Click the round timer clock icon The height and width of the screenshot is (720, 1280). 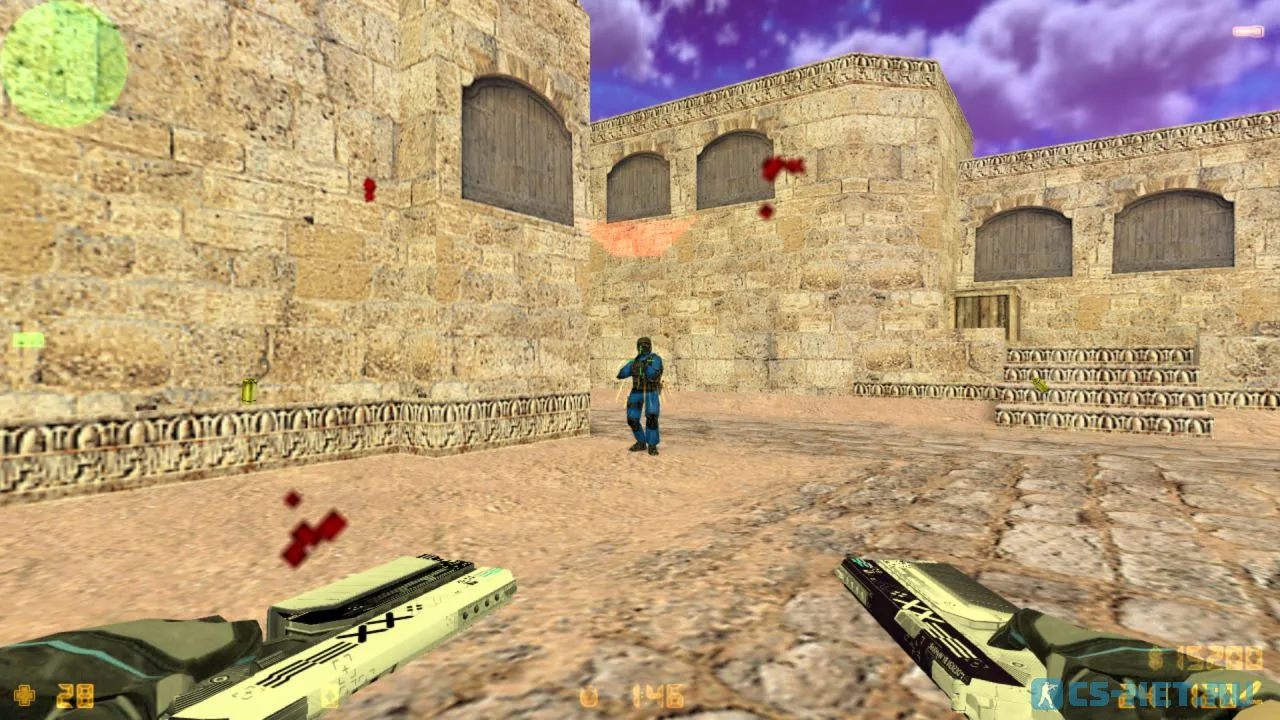click(589, 696)
